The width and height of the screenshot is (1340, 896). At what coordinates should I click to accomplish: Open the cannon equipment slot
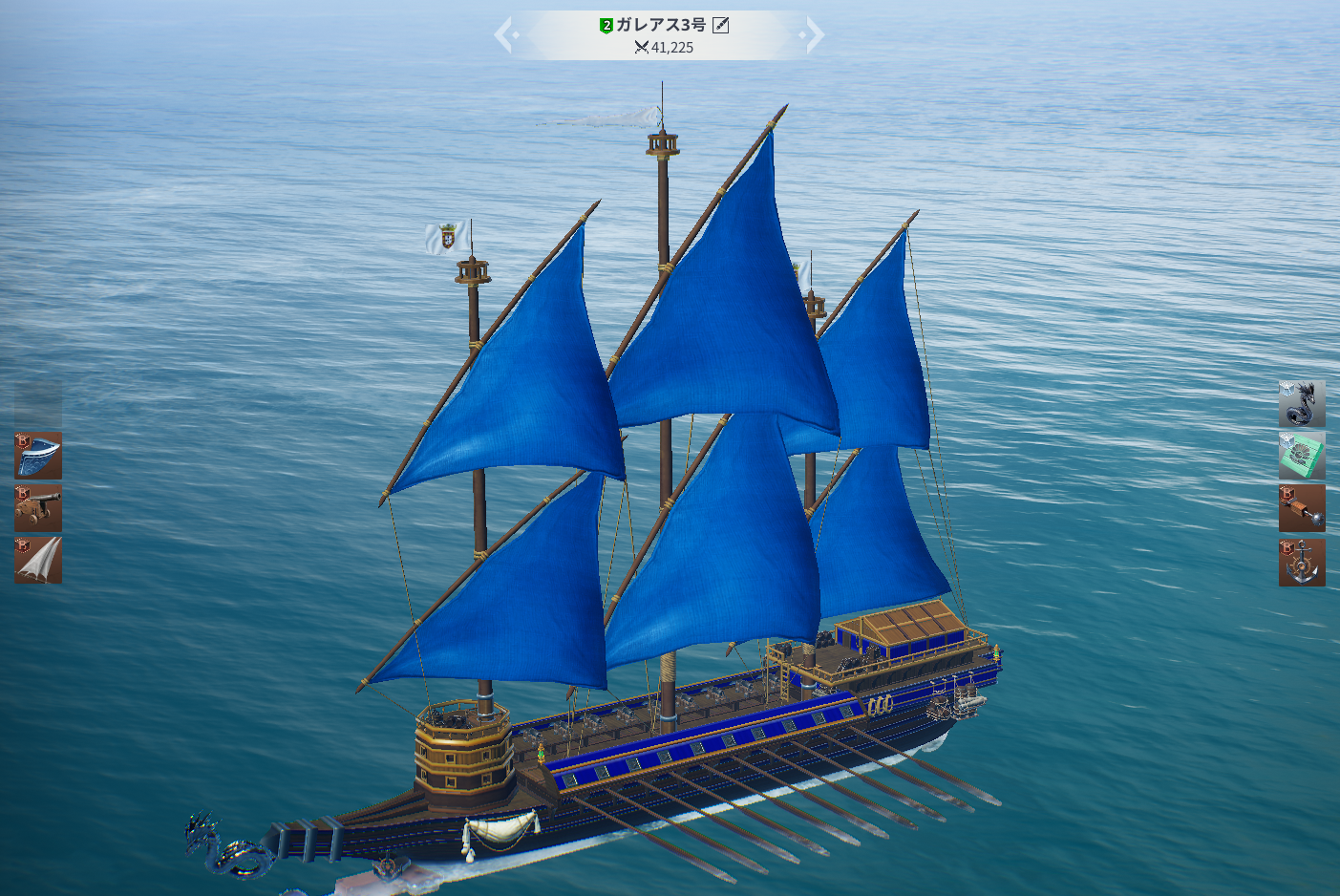pyautogui.click(x=38, y=508)
